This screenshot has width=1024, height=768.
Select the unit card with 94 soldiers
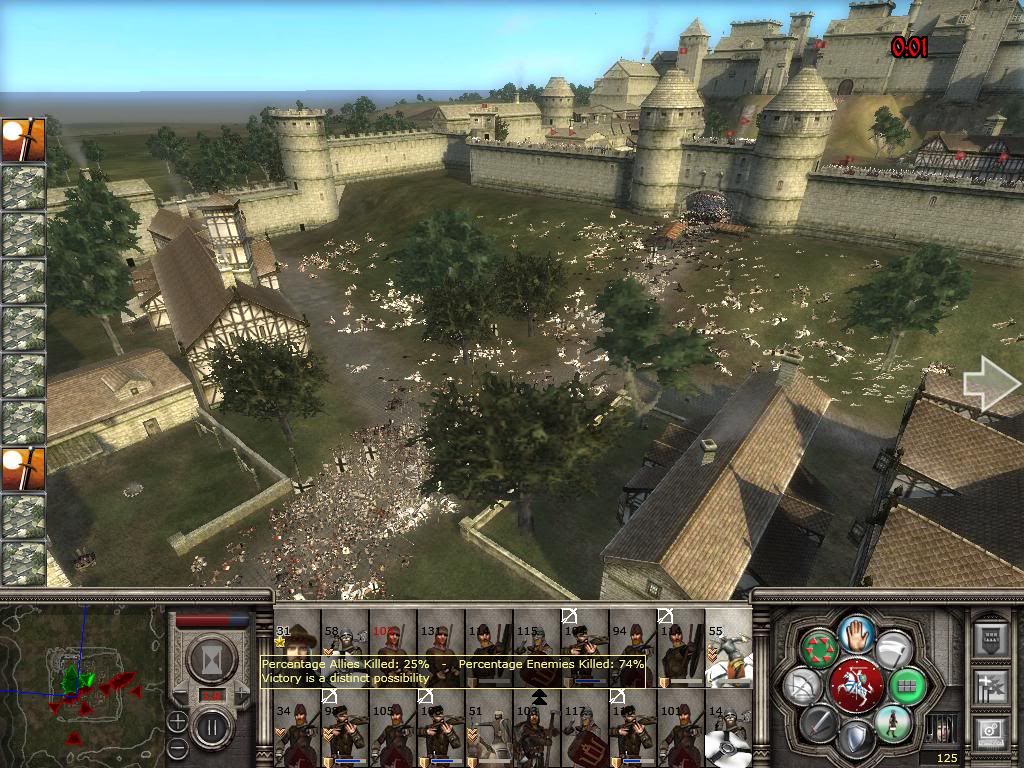(x=632, y=647)
